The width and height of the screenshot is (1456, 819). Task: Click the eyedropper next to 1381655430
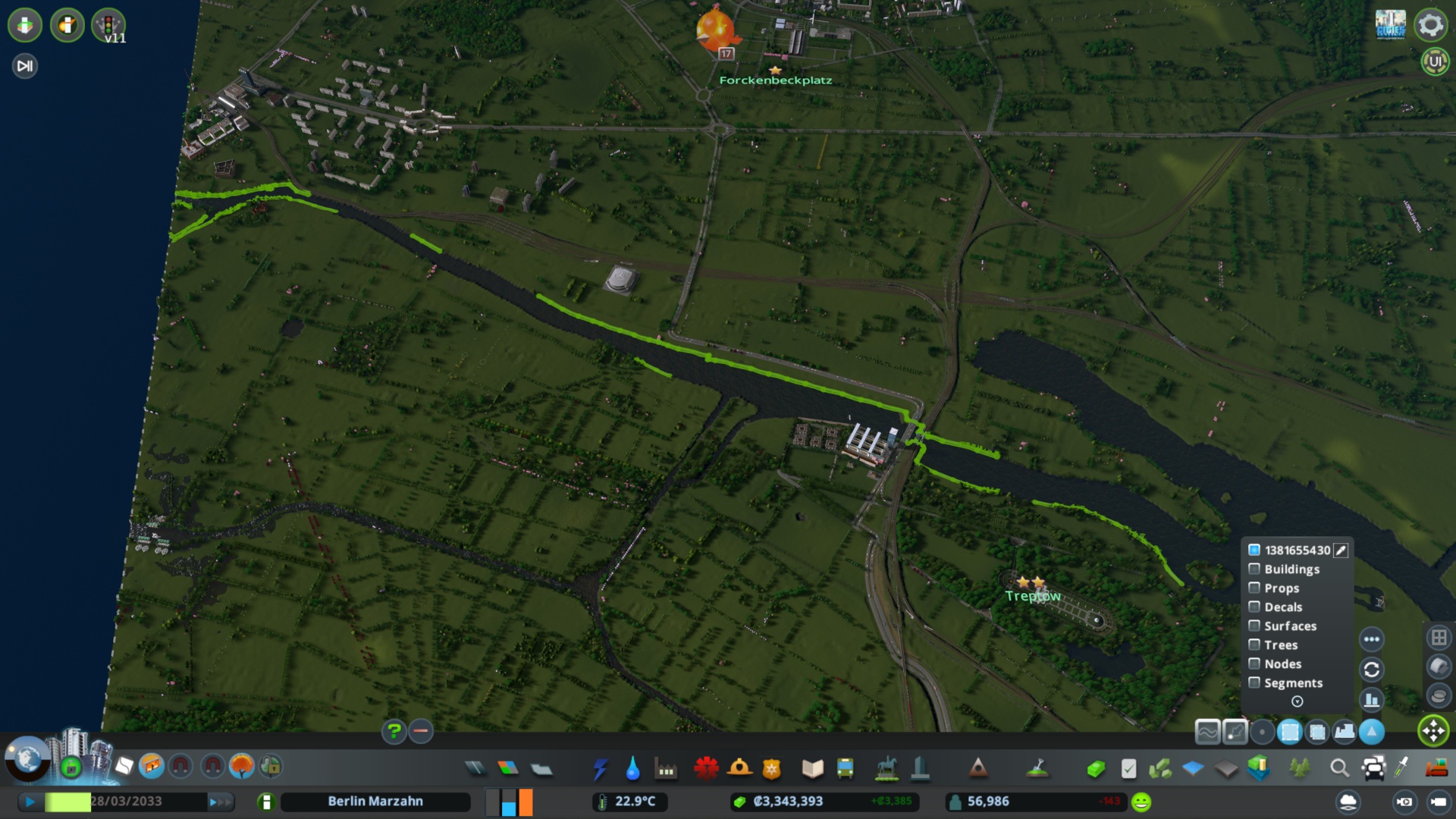(x=1341, y=550)
